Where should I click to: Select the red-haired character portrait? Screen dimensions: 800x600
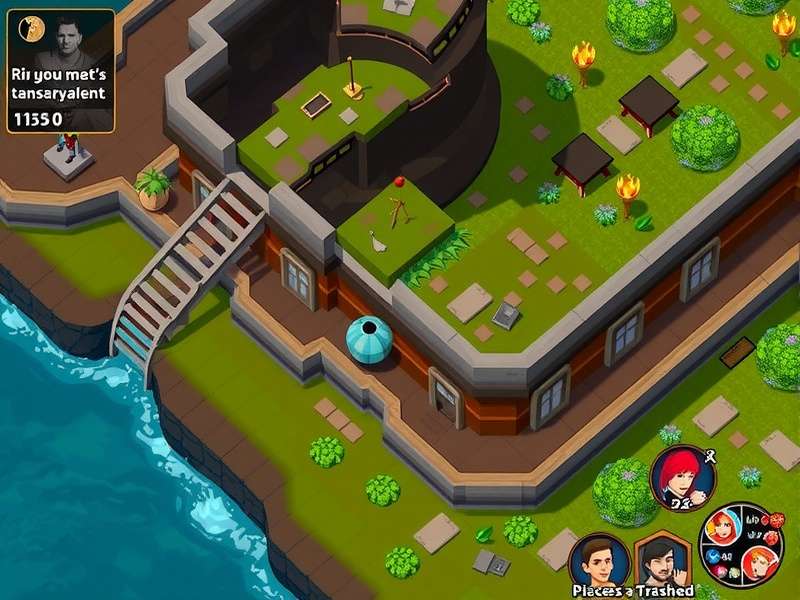click(683, 478)
